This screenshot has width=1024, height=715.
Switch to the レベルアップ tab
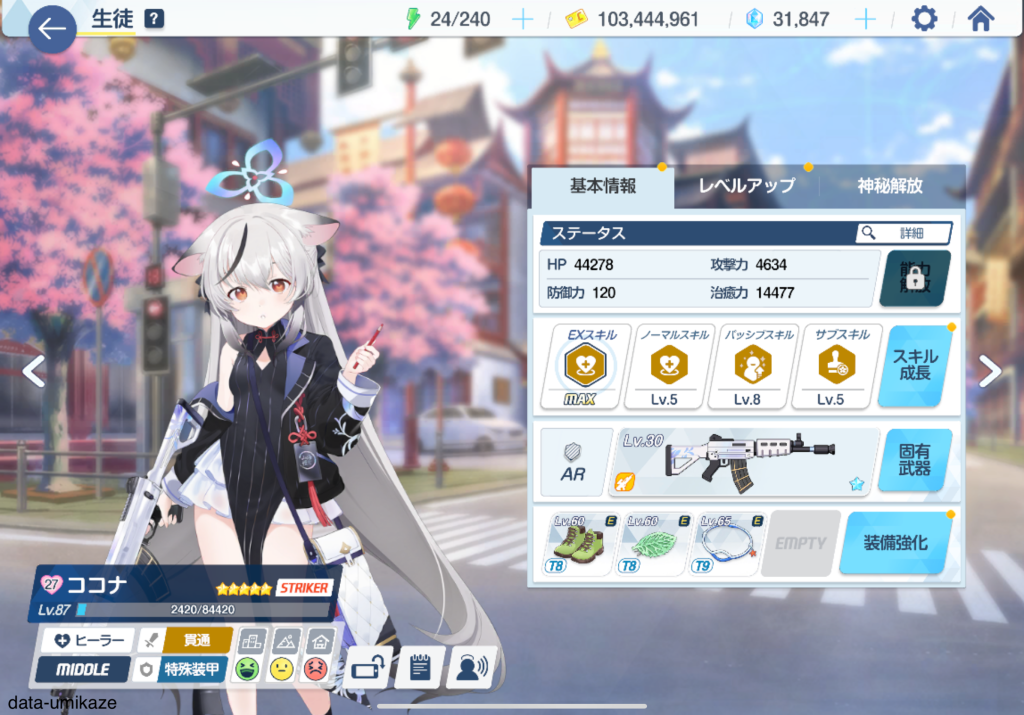pyautogui.click(x=746, y=186)
